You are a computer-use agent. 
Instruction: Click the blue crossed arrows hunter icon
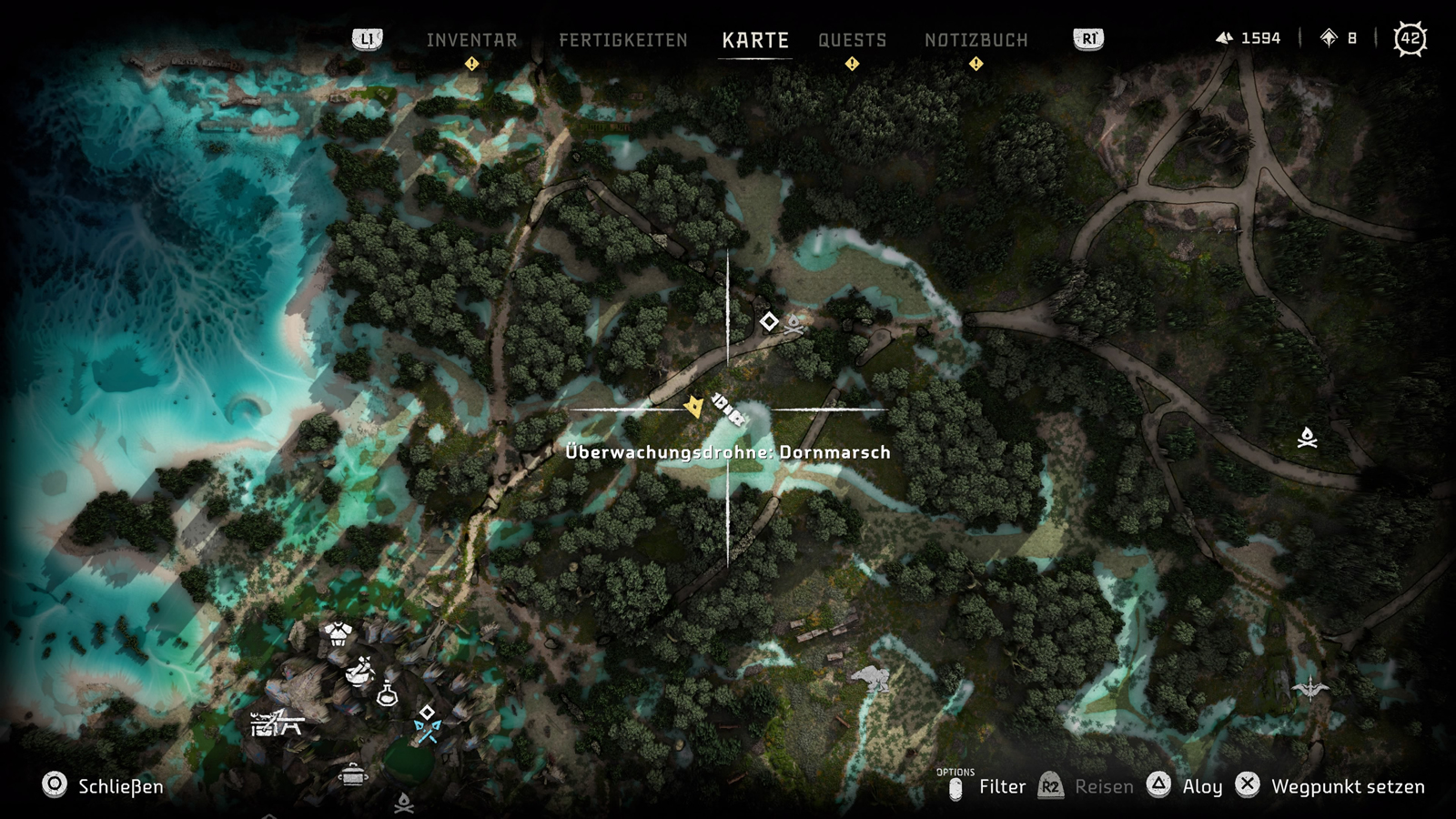click(x=427, y=730)
